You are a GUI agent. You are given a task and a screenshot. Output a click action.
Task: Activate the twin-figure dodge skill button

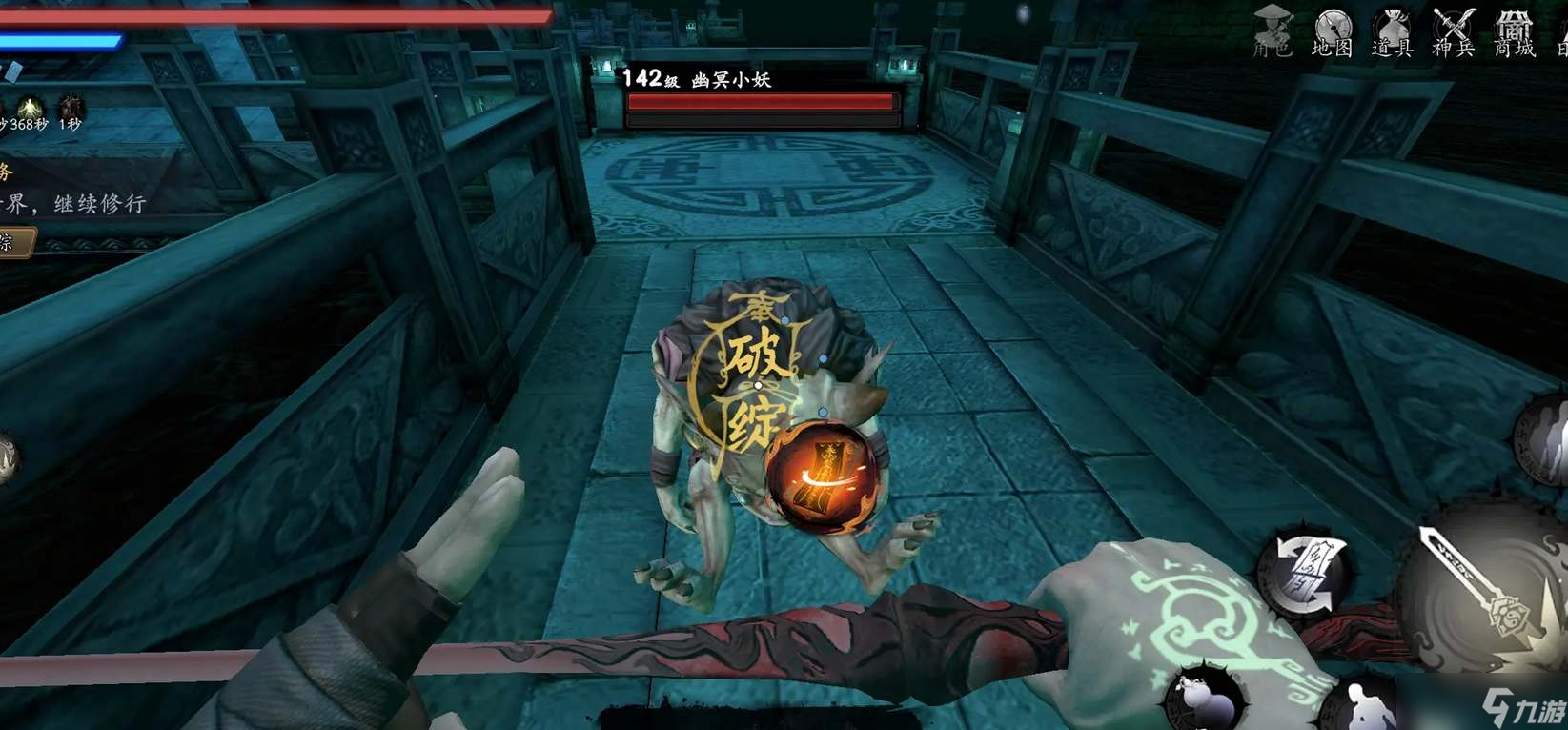click(1546, 440)
